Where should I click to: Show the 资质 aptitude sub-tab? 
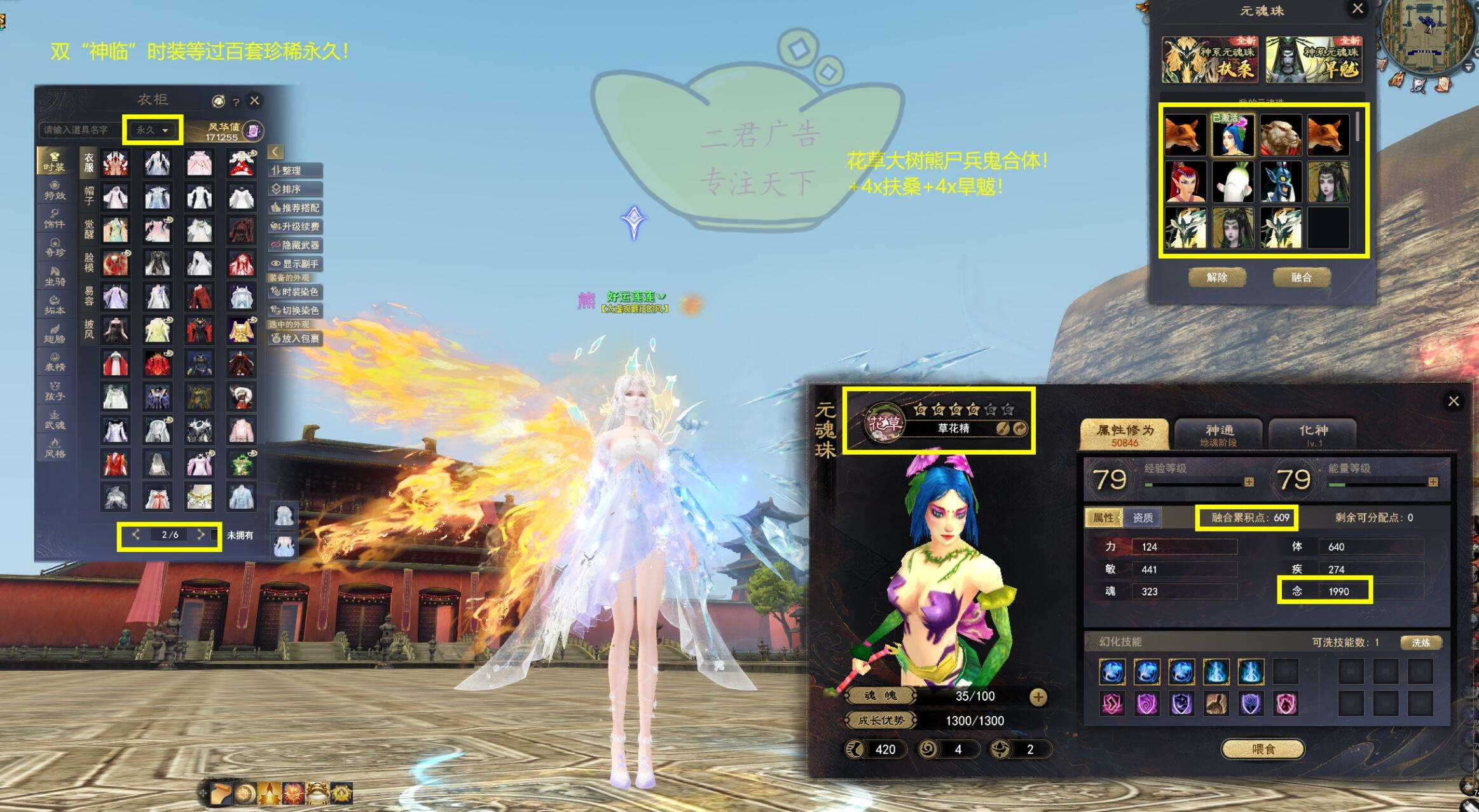pos(1143,518)
